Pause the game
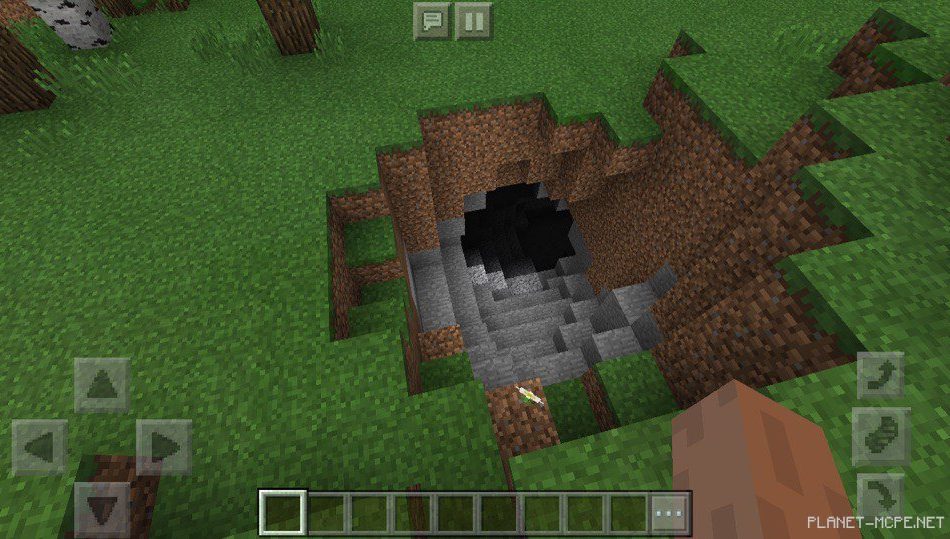950x539 pixels. [x=474, y=21]
